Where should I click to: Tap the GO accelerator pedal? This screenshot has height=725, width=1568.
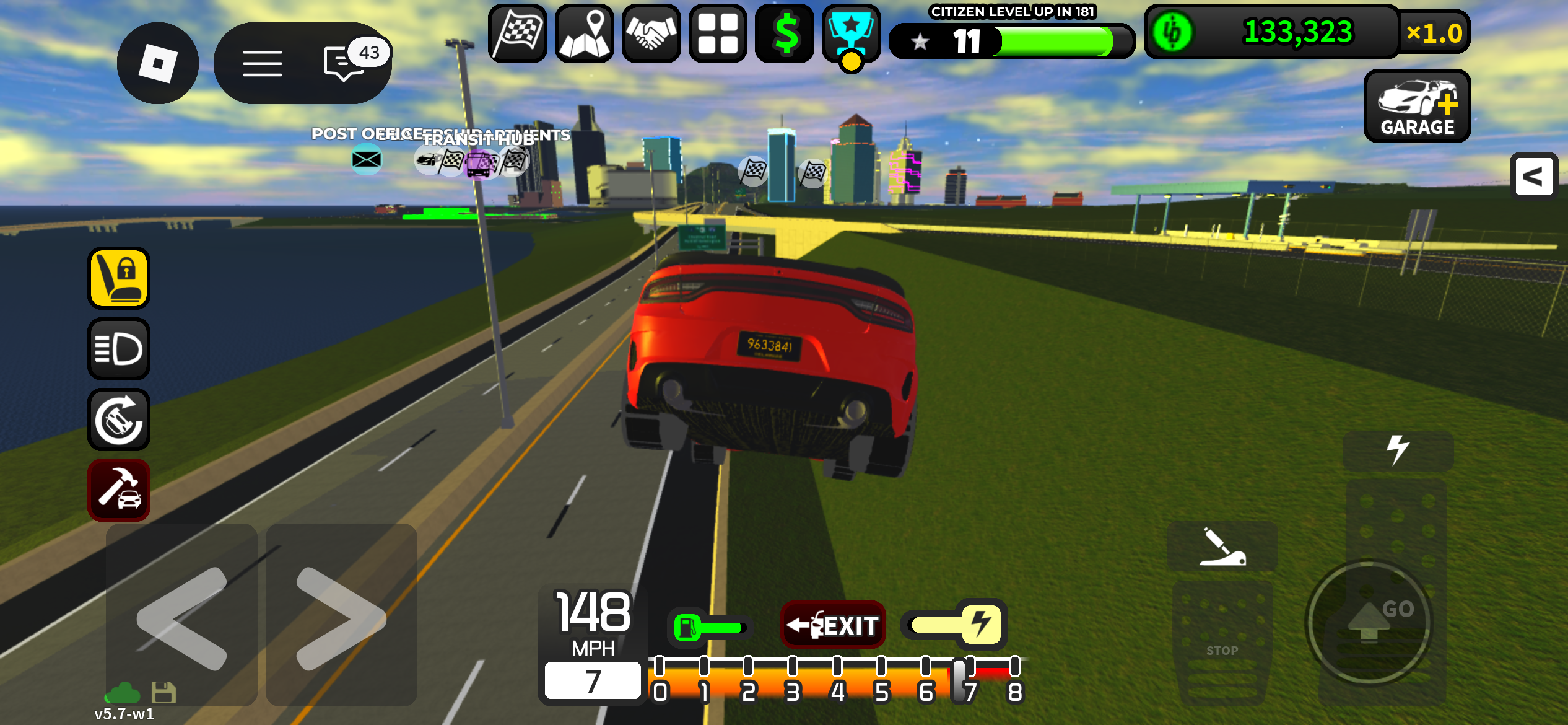[x=1369, y=623]
